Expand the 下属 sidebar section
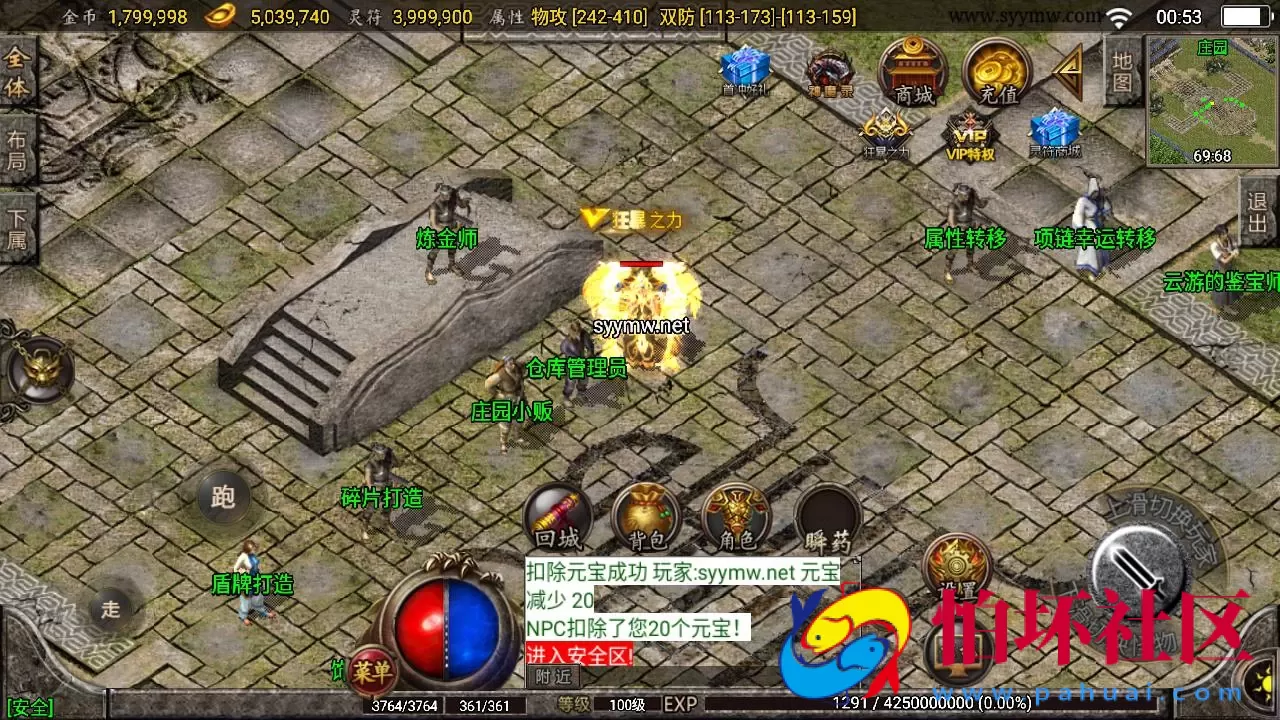The width and height of the screenshot is (1280, 720). pyautogui.click(x=16, y=222)
